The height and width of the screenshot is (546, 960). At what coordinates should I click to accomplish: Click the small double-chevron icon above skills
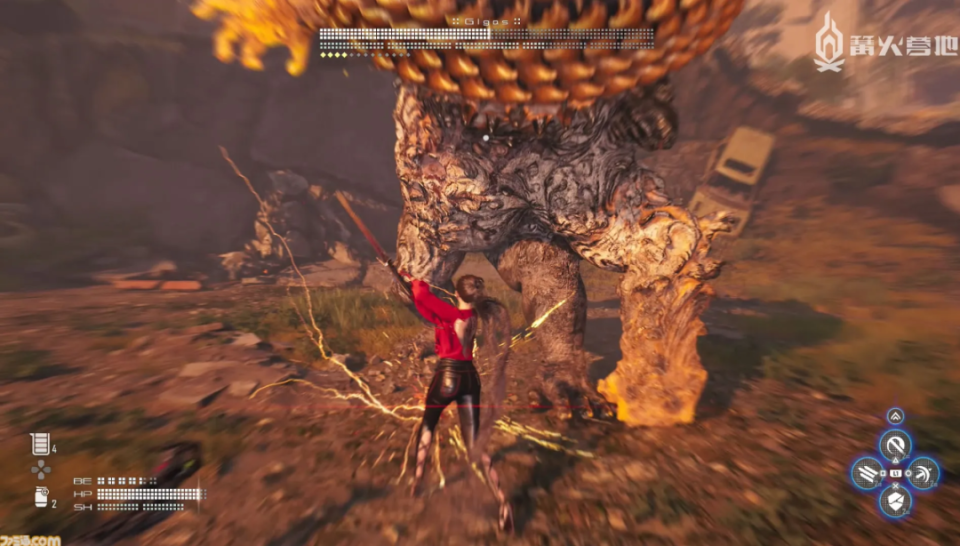(x=894, y=416)
